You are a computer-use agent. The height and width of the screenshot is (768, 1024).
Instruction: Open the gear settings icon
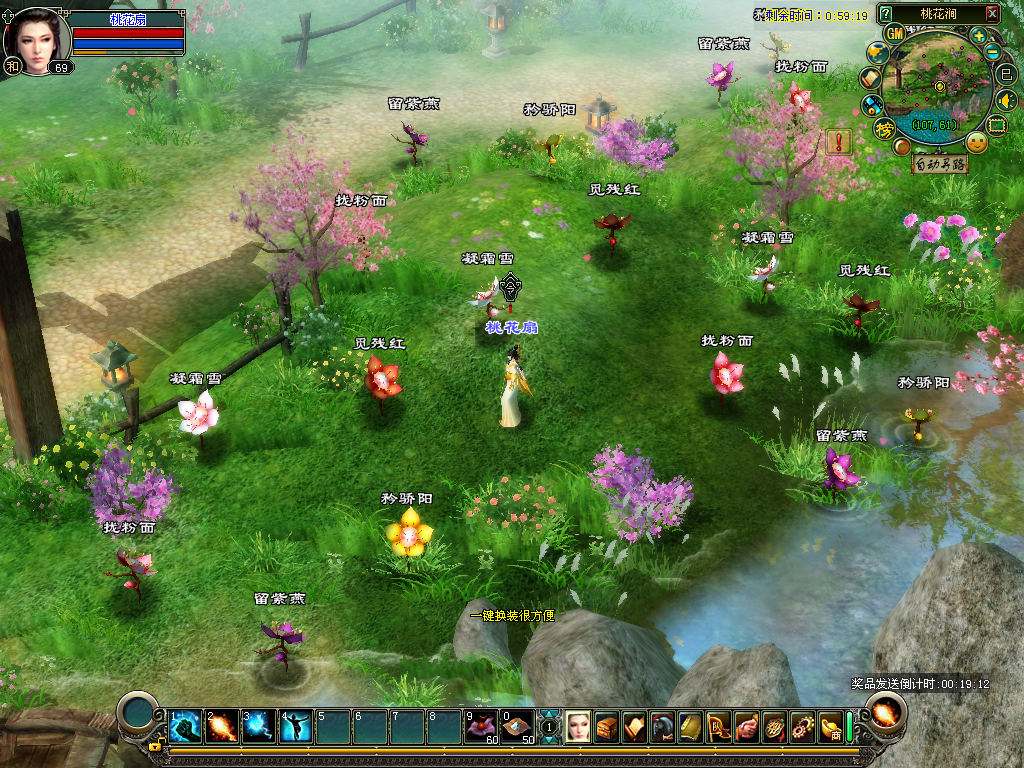click(x=802, y=727)
